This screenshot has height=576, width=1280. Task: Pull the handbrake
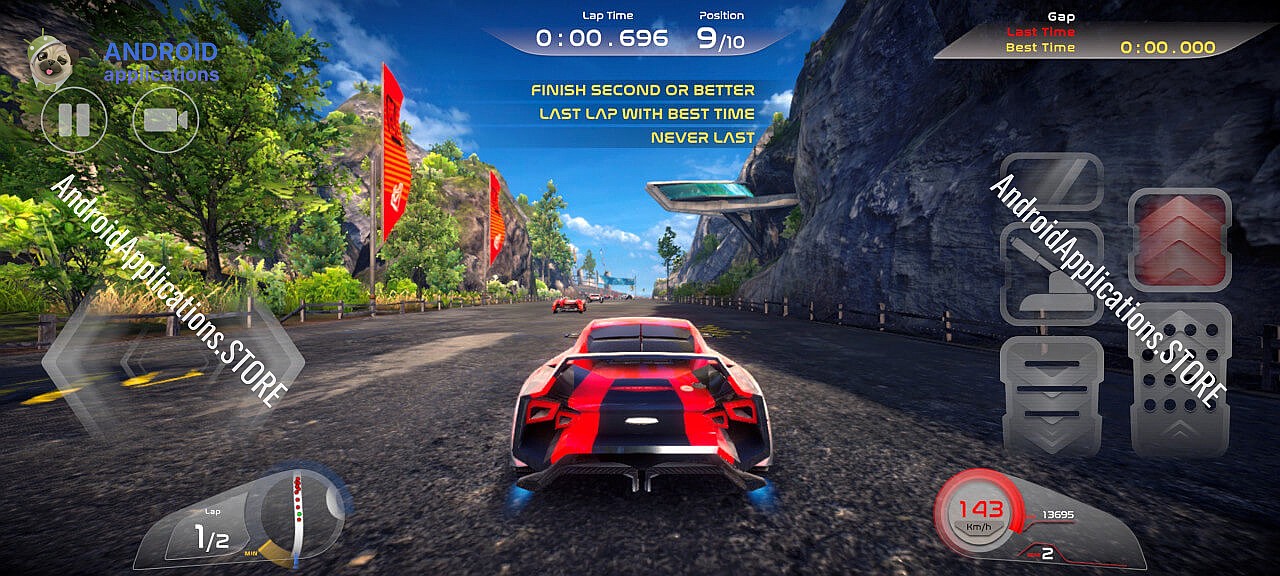pyautogui.click(x=1051, y=273)
